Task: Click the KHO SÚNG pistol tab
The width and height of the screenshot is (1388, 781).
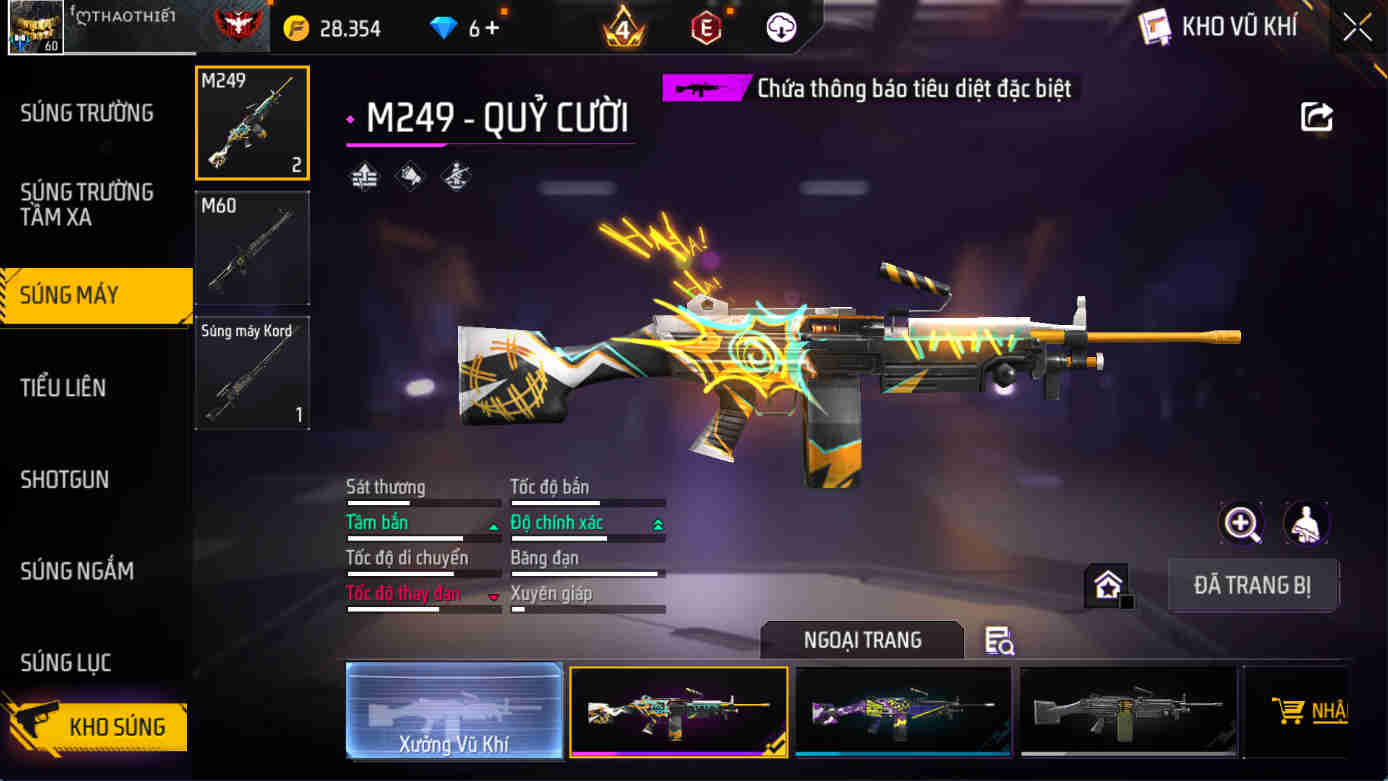Action: (x=97, y=727)
